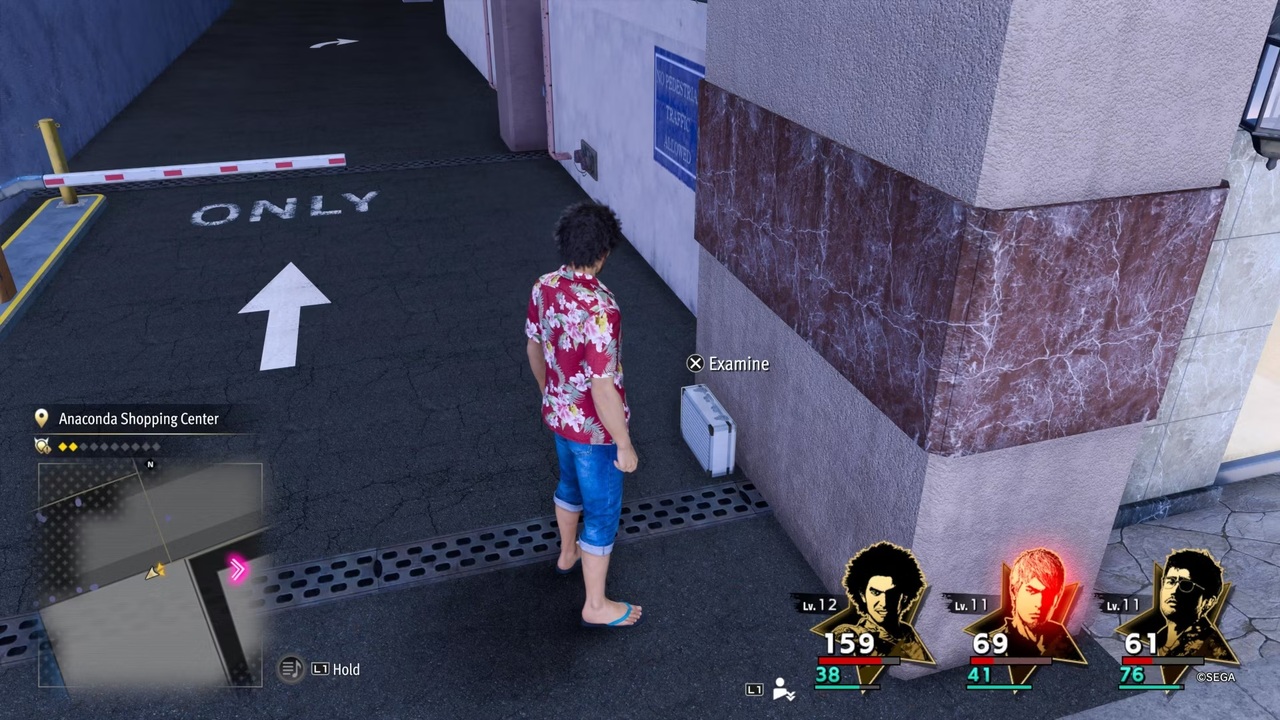Click the yellow player arrow on the minimap

click(x=156, y=572)
